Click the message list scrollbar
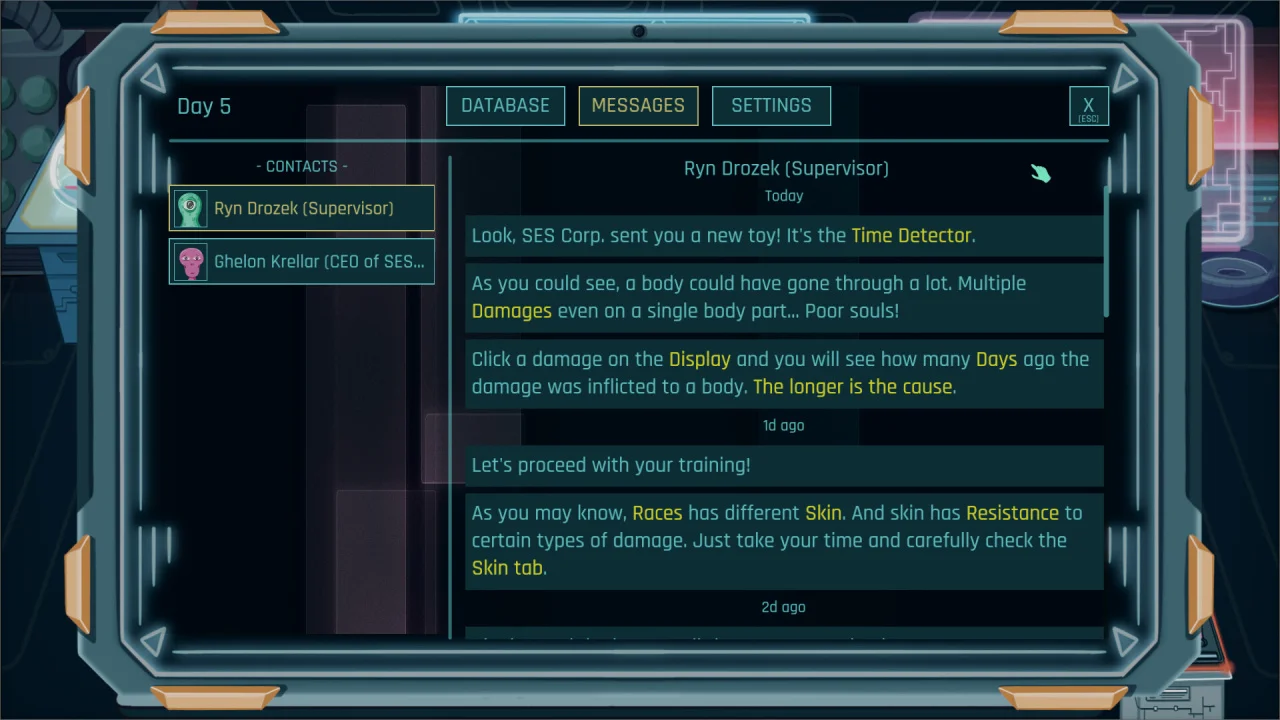Viewport: 1280px width, 720px height. click(1107, 252)
